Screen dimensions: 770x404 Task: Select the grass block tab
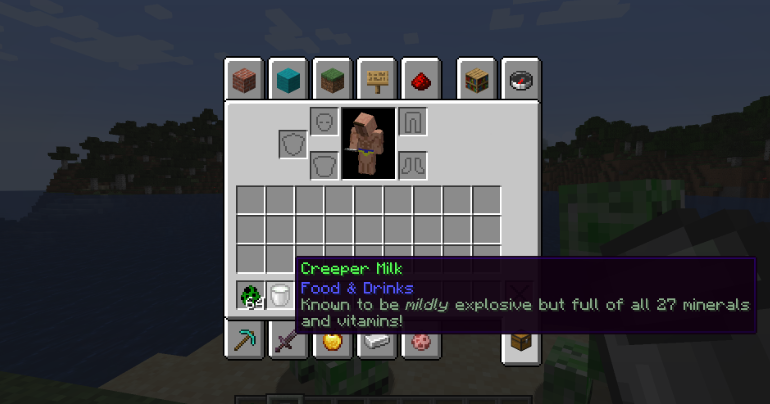coord(331,79)
